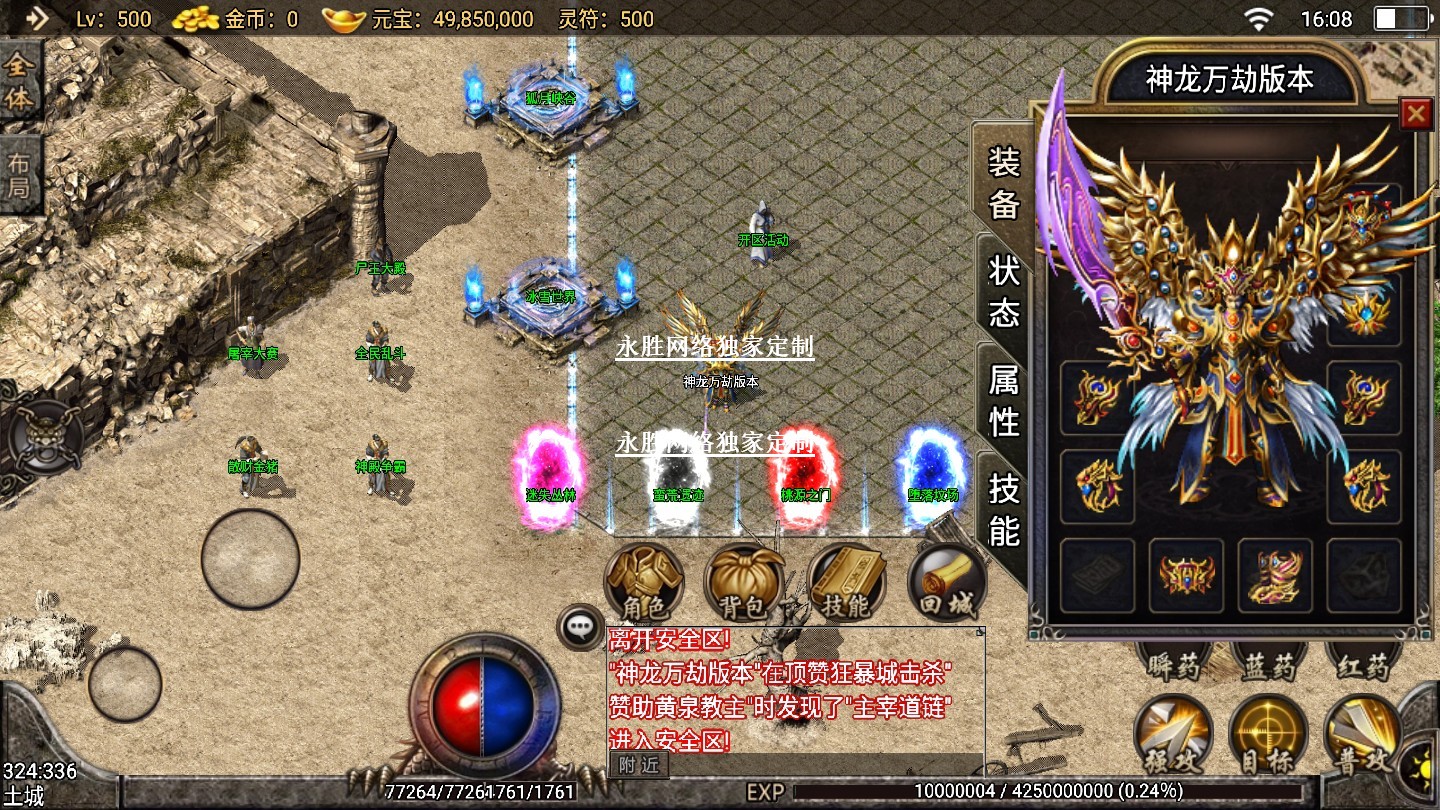Use the 瞬药 instant potion slot
Viewport: 1440px width, 810px height.
(1173, 664)
